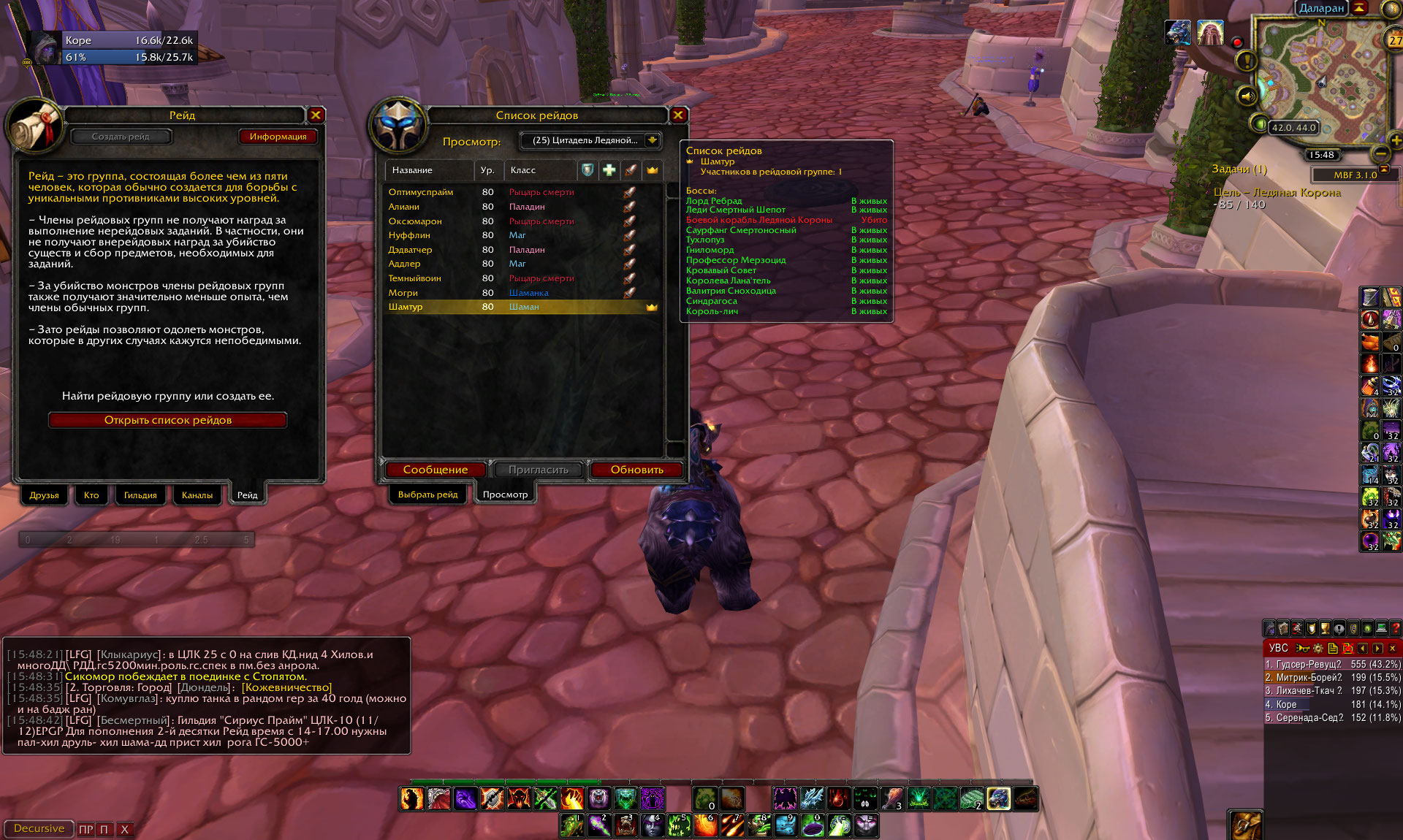Switch to the Кто tab
Image resolution: width=1403 pixels, height=840 pixels.
[91, 495]
